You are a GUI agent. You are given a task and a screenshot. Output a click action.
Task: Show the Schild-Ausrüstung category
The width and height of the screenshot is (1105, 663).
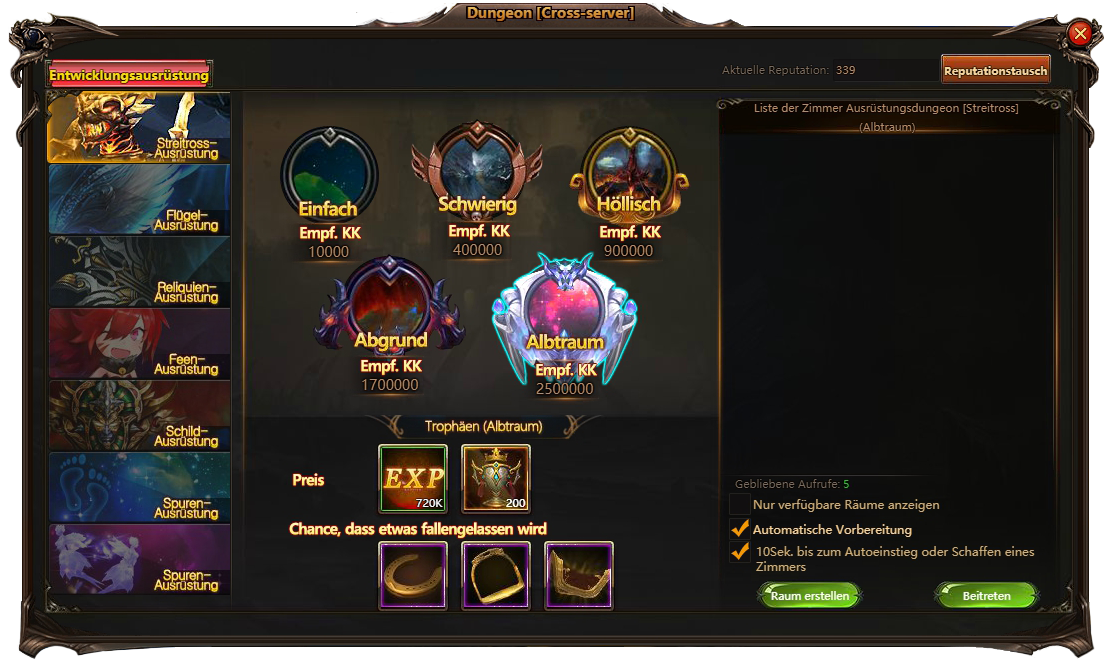[139, 416]
